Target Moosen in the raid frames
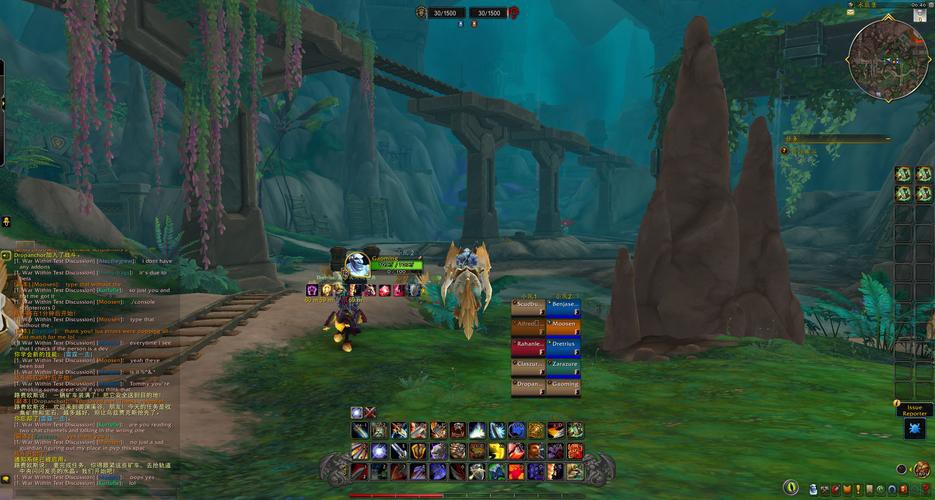 click(563, 326)
